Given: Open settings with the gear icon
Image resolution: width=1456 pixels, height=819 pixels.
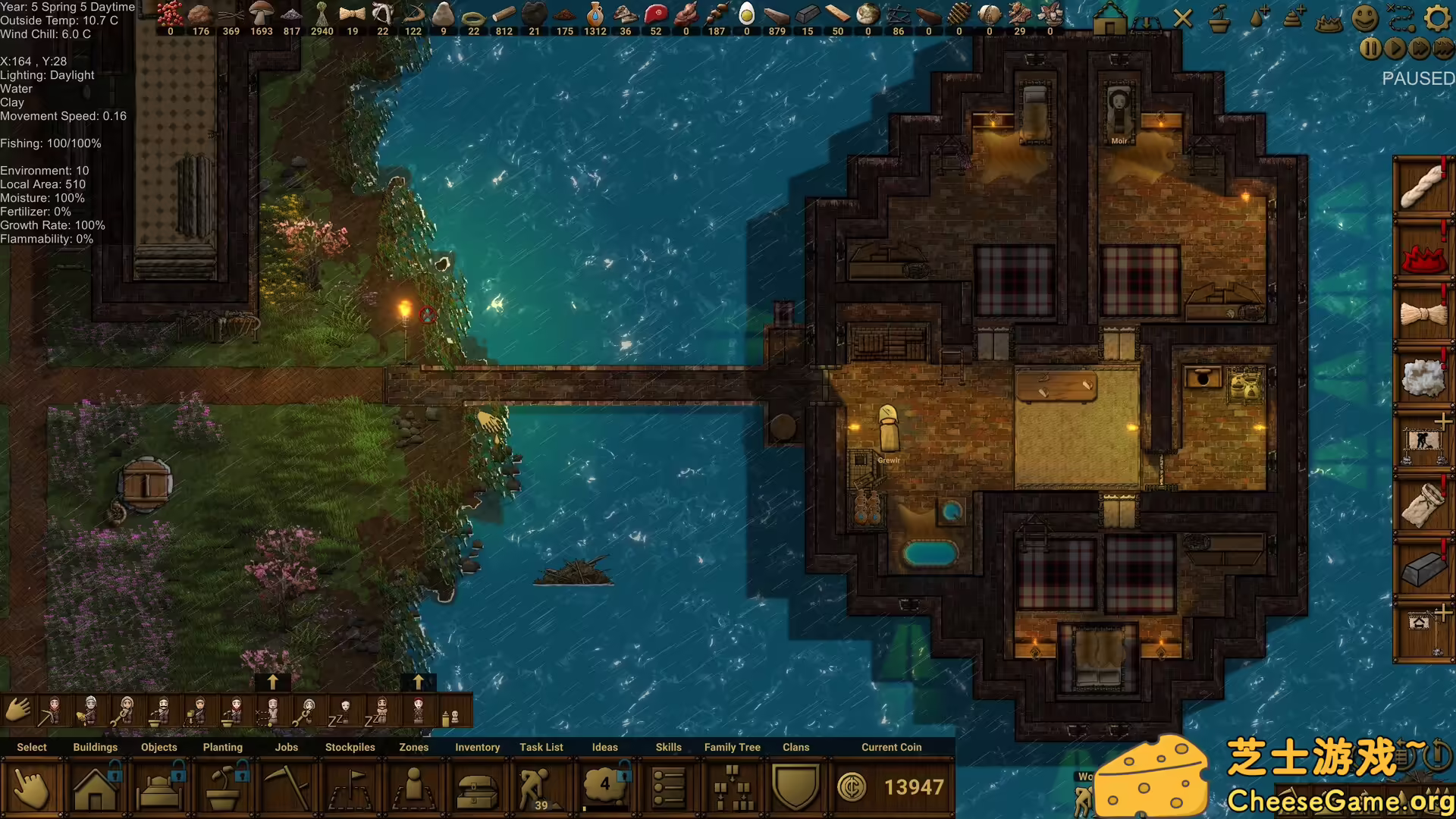Looking at the screenshot, I should coord(1437,18).
